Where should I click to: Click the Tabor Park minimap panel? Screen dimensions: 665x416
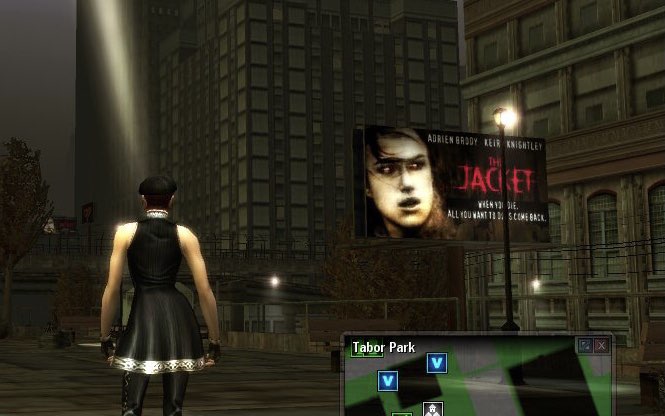tap(500, 385)
